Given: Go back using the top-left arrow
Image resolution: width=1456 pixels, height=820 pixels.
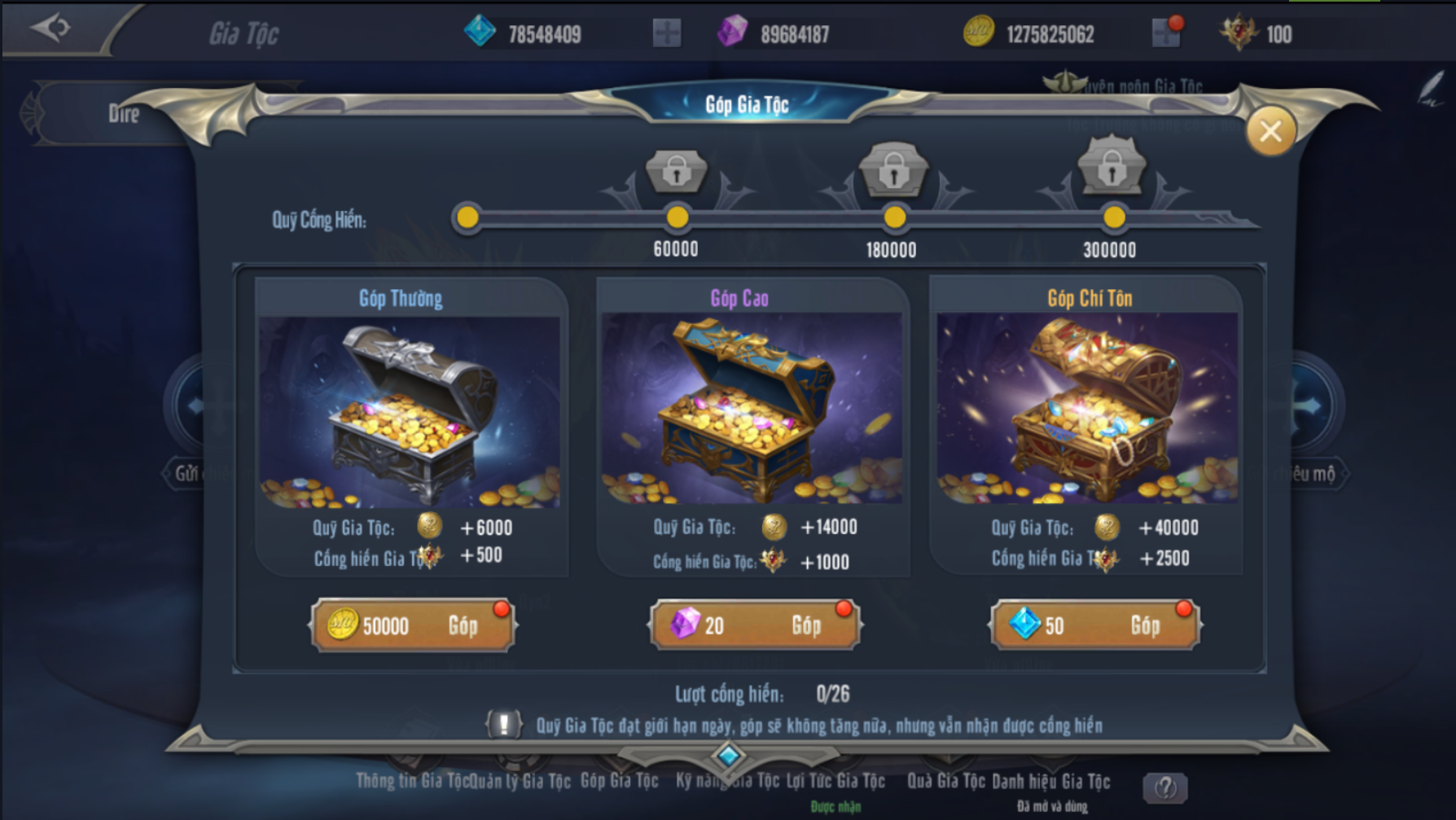Looking at the screenshot, I should [50, 29].
